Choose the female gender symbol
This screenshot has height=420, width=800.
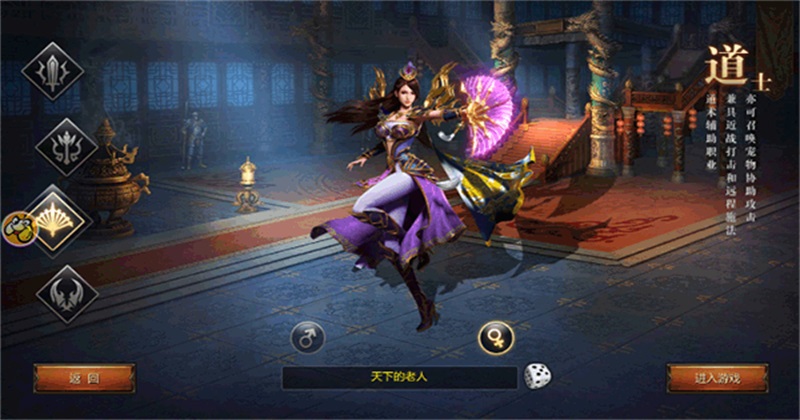494,337
